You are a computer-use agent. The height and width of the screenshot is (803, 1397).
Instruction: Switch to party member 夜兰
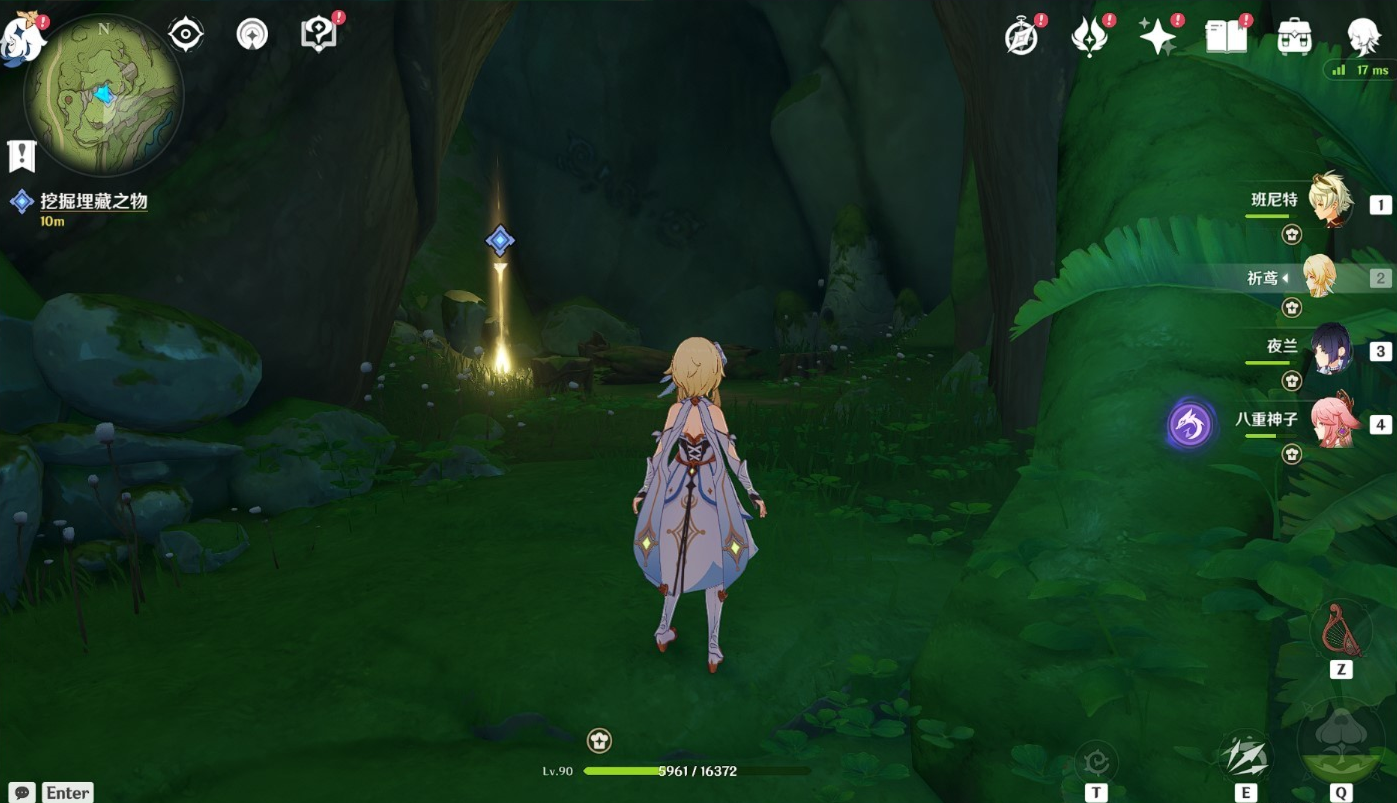1329,348
